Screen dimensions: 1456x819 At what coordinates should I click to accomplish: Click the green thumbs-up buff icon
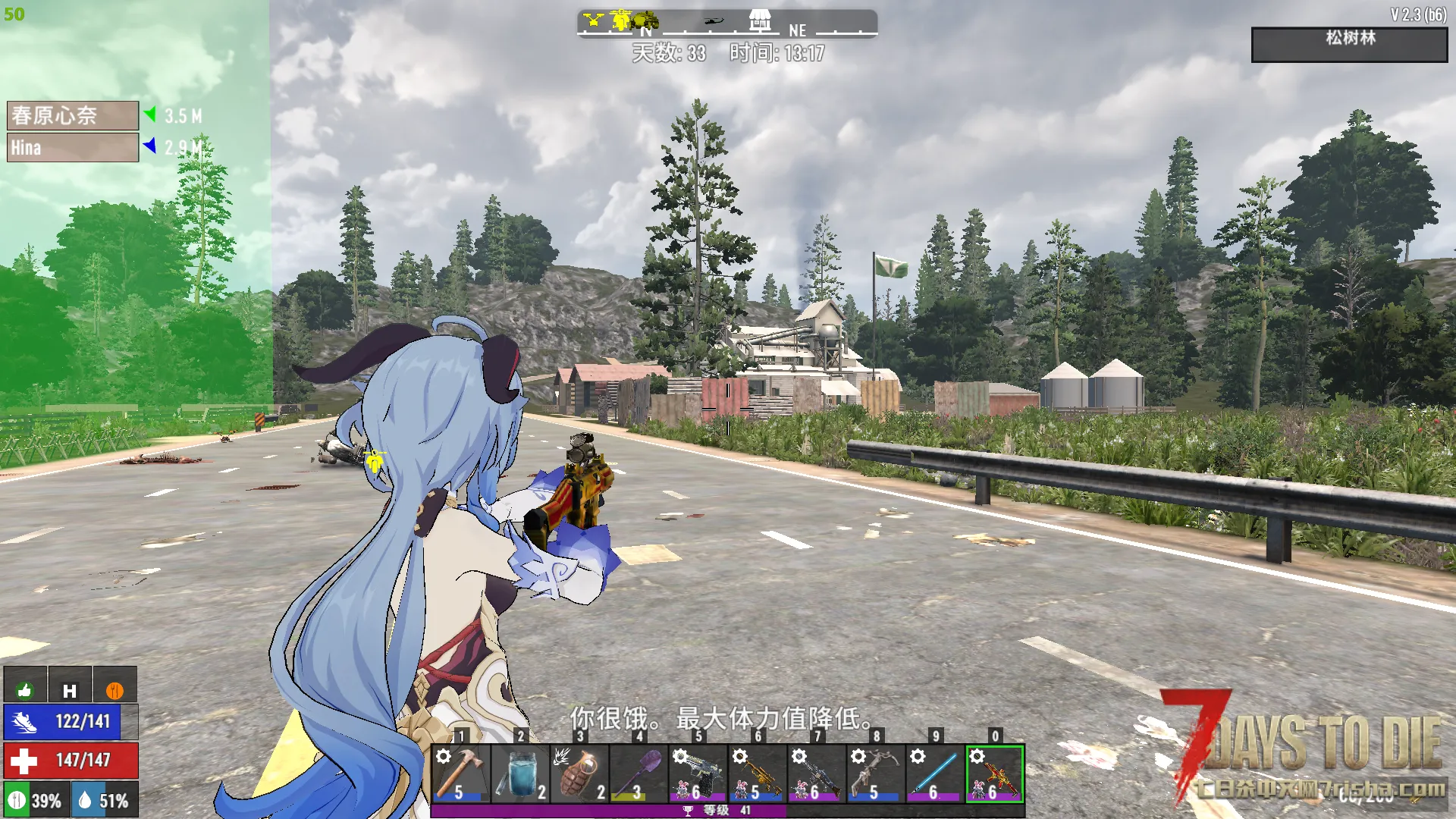pyautogui.click(x=25, y=689)
